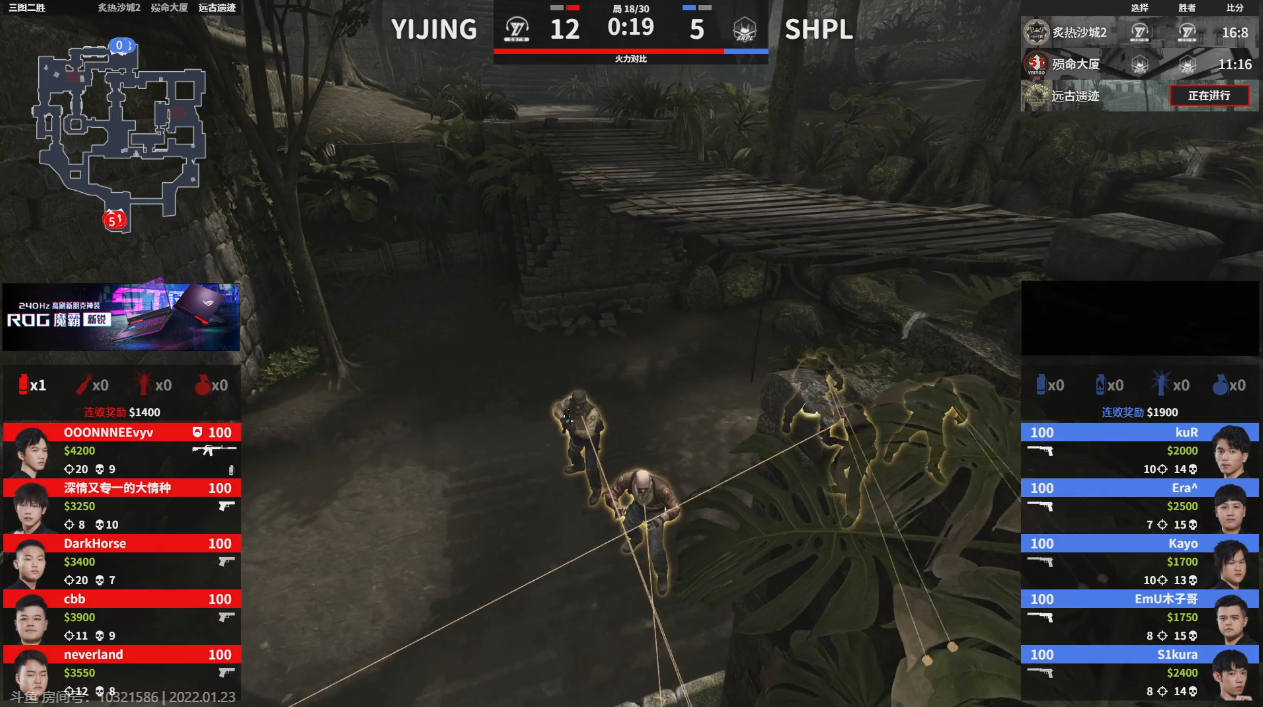This screenshot has width=1263, height=707.
Task: Click the YIJING team logo on scoreboard
Action: 517,29
